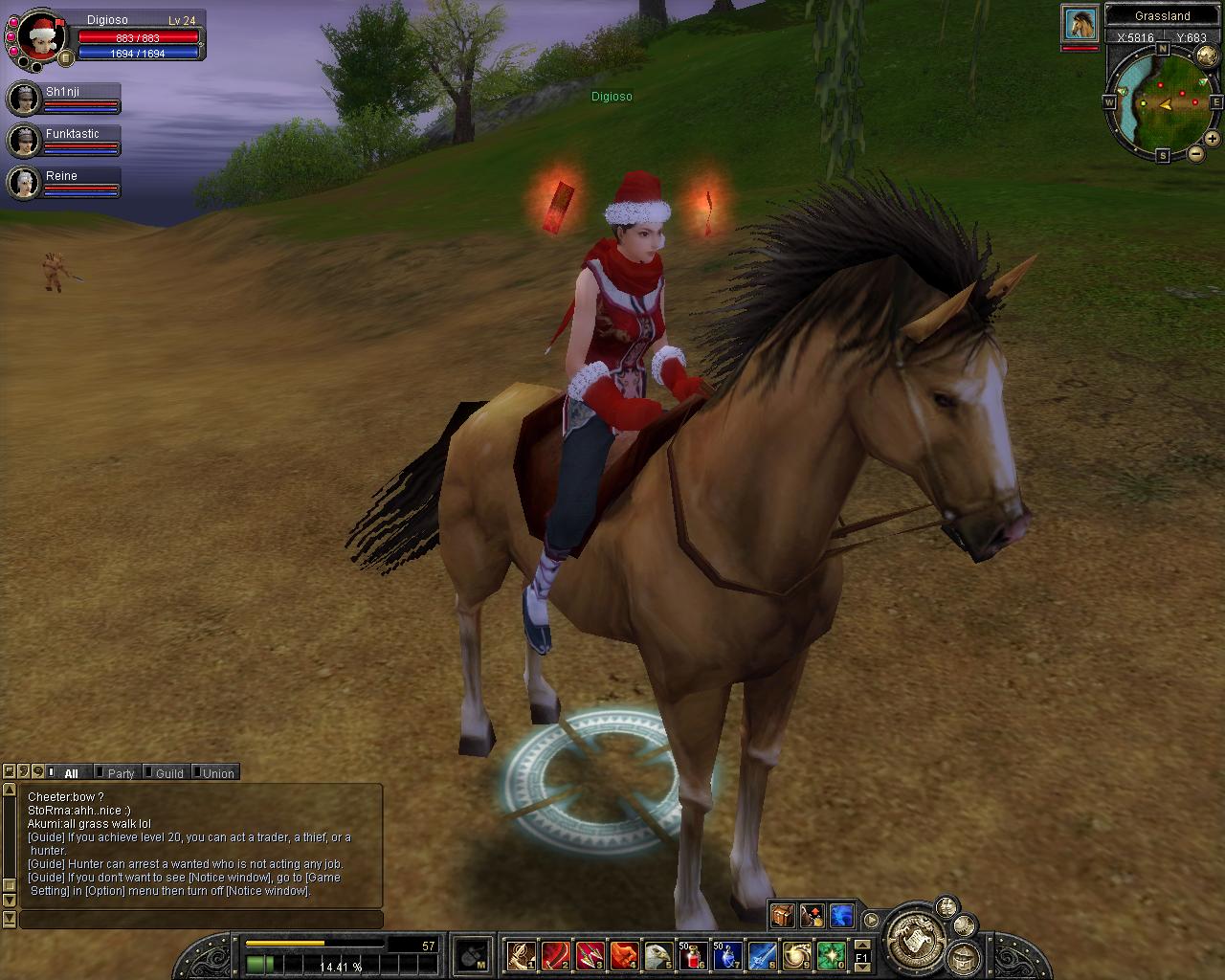Use the red health potion in slot 6
This screenshot has width=1225, height=980.
[692, 954]
